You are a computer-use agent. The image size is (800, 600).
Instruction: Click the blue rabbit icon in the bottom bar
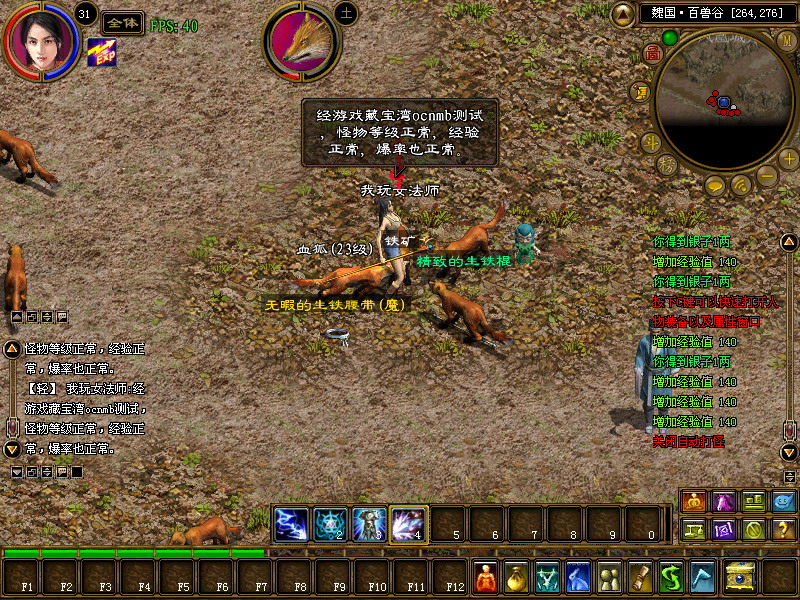point(578,577)
